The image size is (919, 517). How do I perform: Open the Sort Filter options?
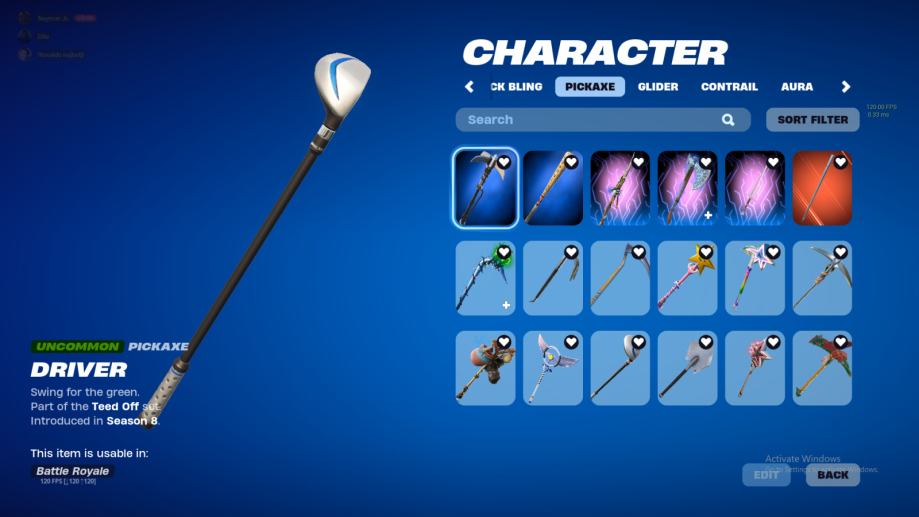813,120
